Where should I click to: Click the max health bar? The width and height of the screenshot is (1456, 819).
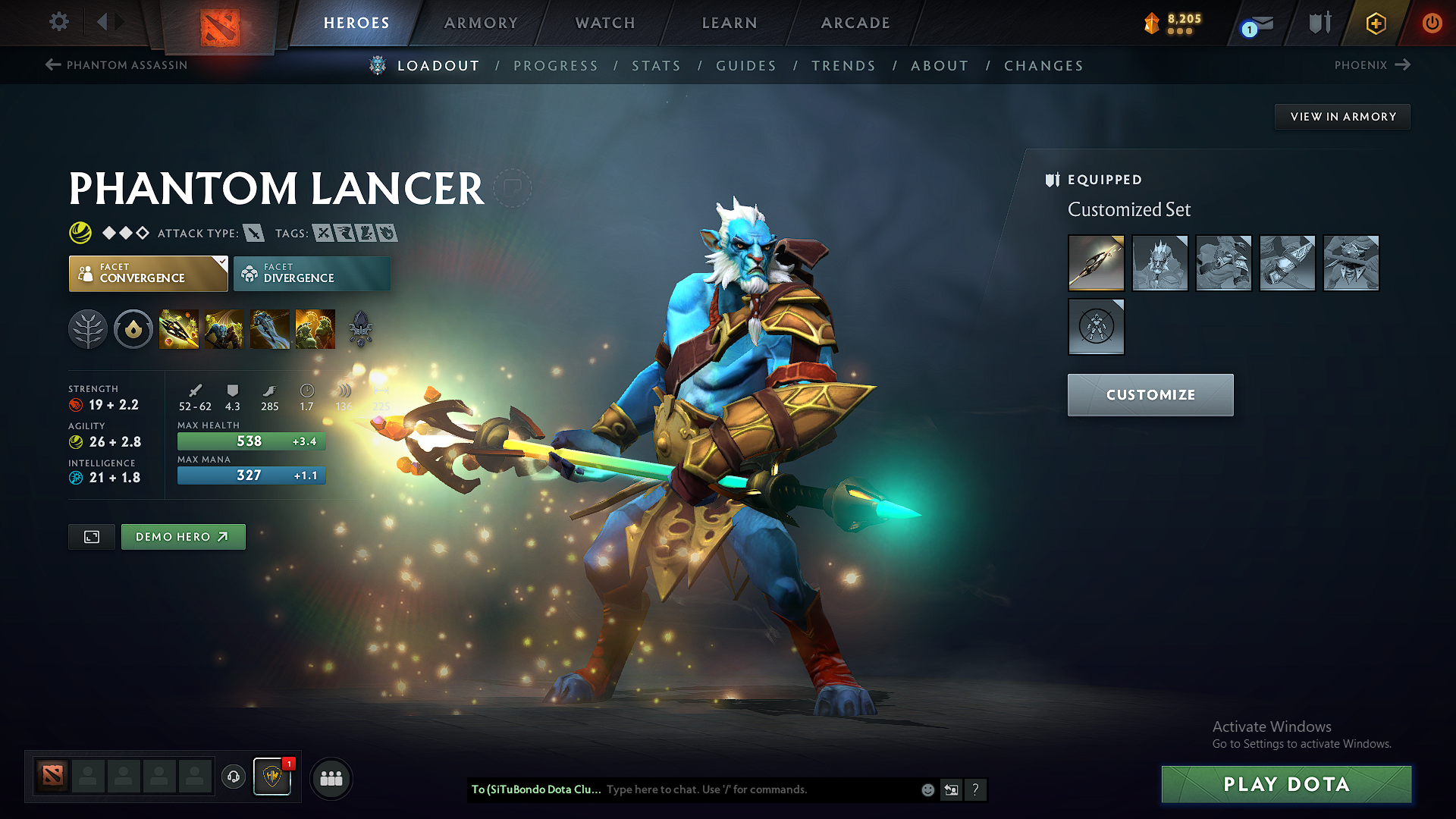pos(251,441)
